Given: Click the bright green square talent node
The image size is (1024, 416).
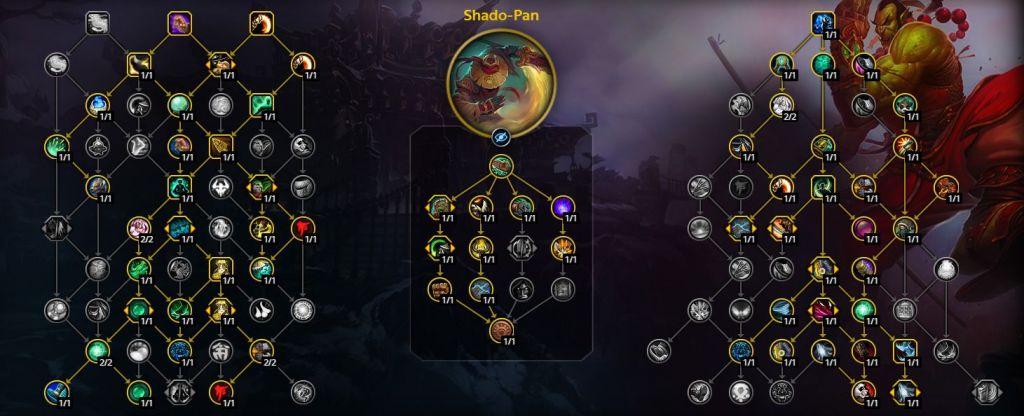Looking at the screenshot, I should tap(261, 103).
